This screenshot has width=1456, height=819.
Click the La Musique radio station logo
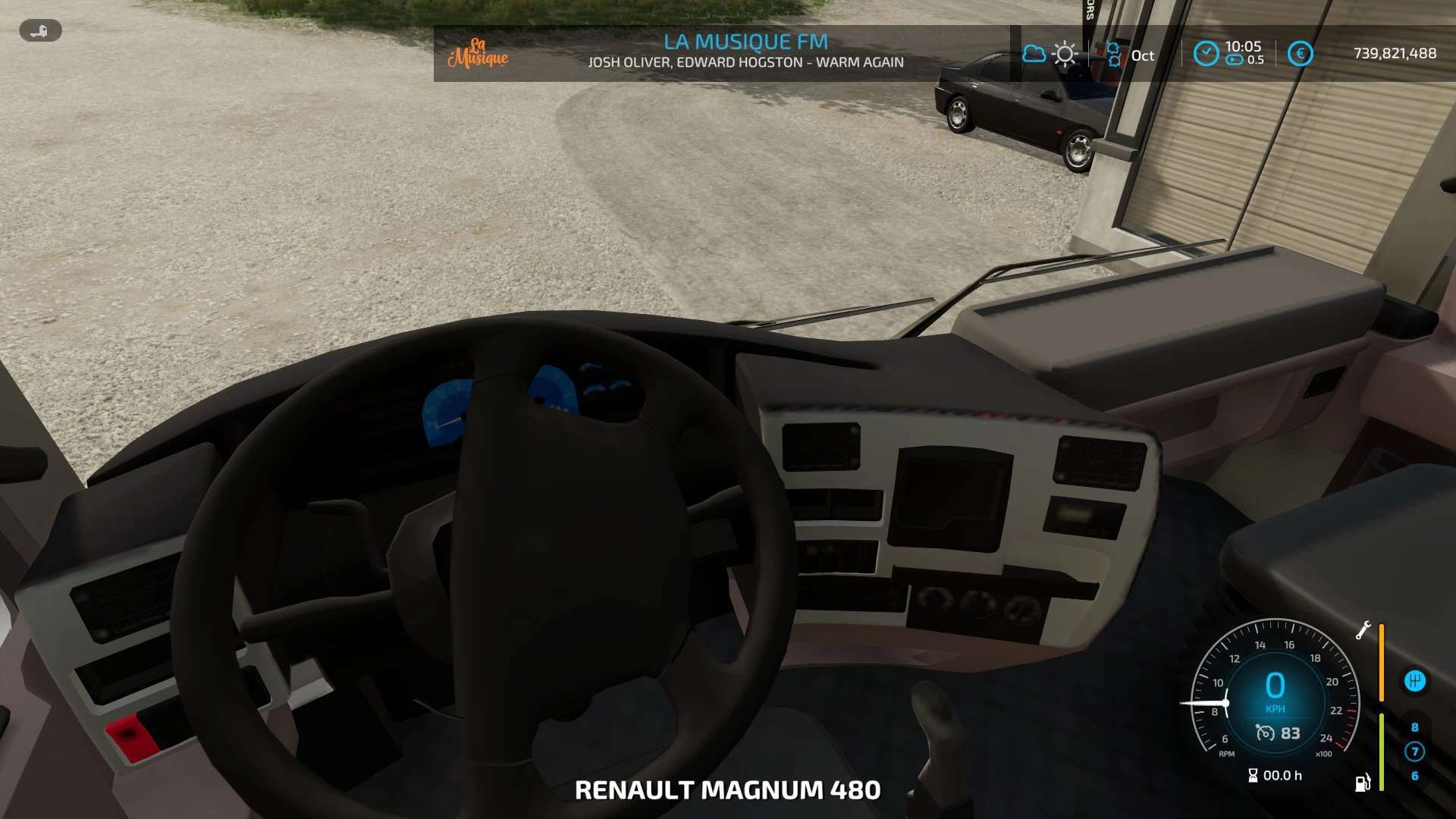coord(478,53)
